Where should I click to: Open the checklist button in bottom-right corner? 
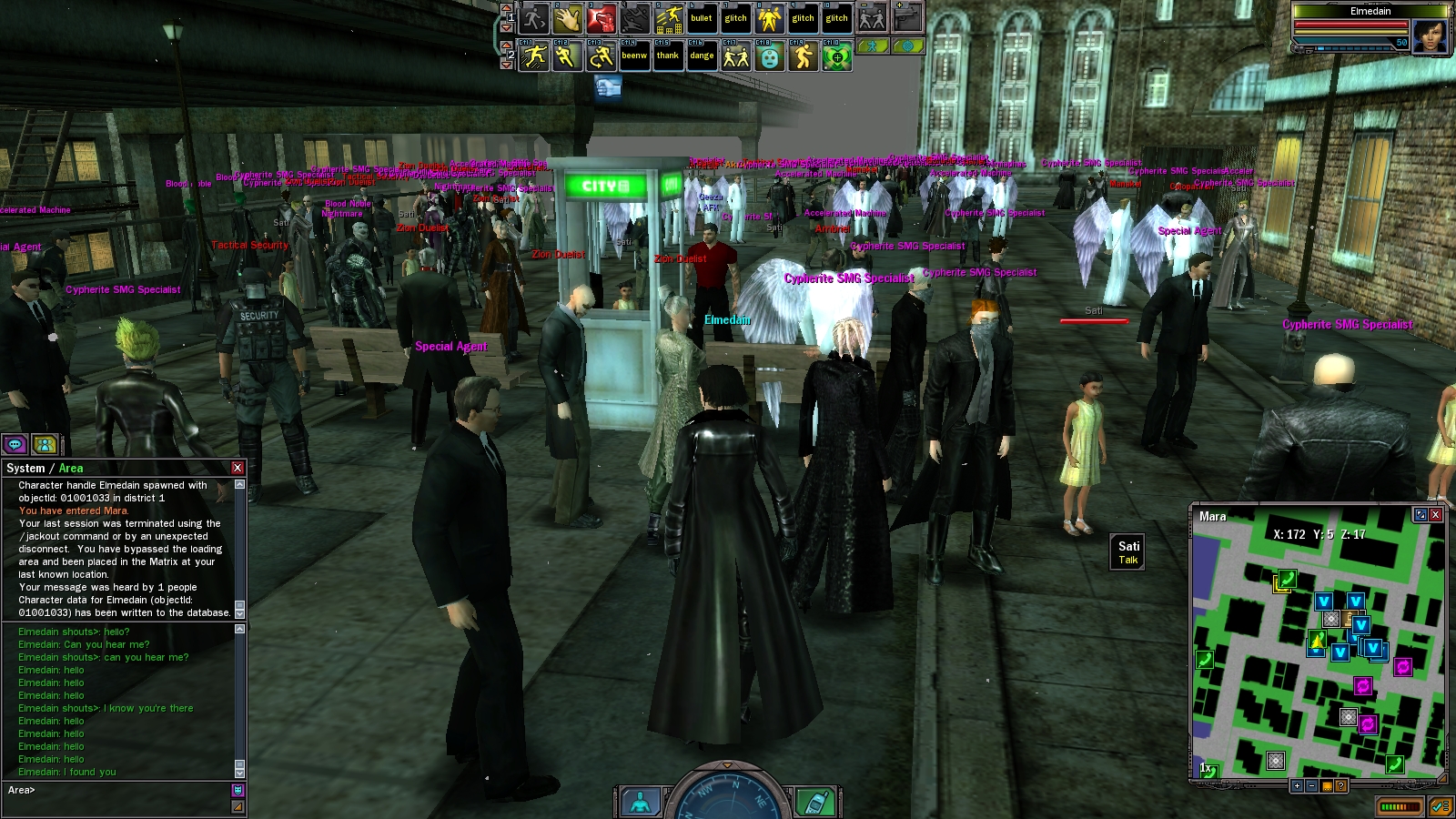(x=1440, y=806)
